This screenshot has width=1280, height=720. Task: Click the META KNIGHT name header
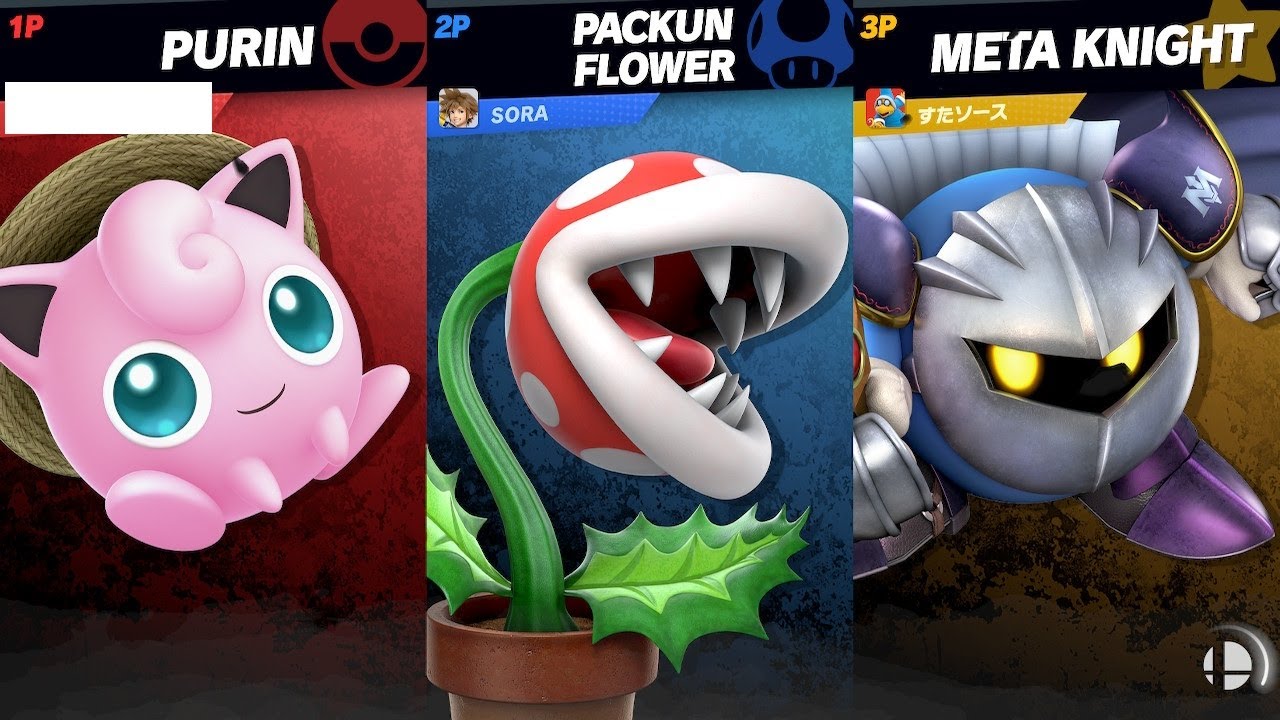pyautogui.click(x=1090, y=47)
